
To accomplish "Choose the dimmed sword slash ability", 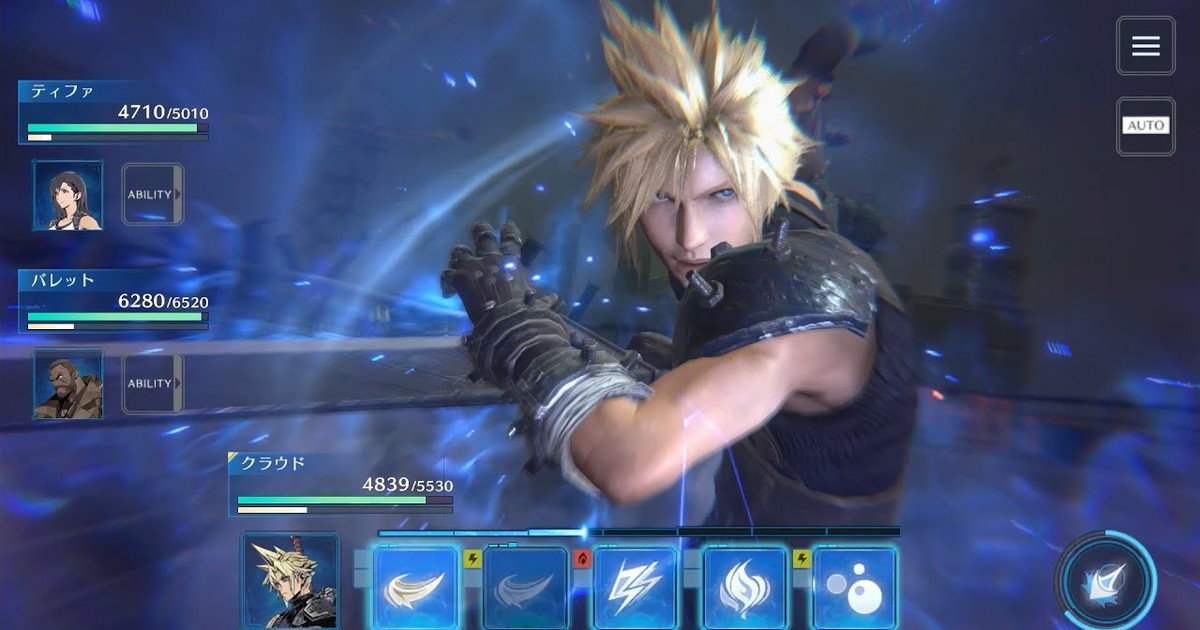I will [526, 588].
